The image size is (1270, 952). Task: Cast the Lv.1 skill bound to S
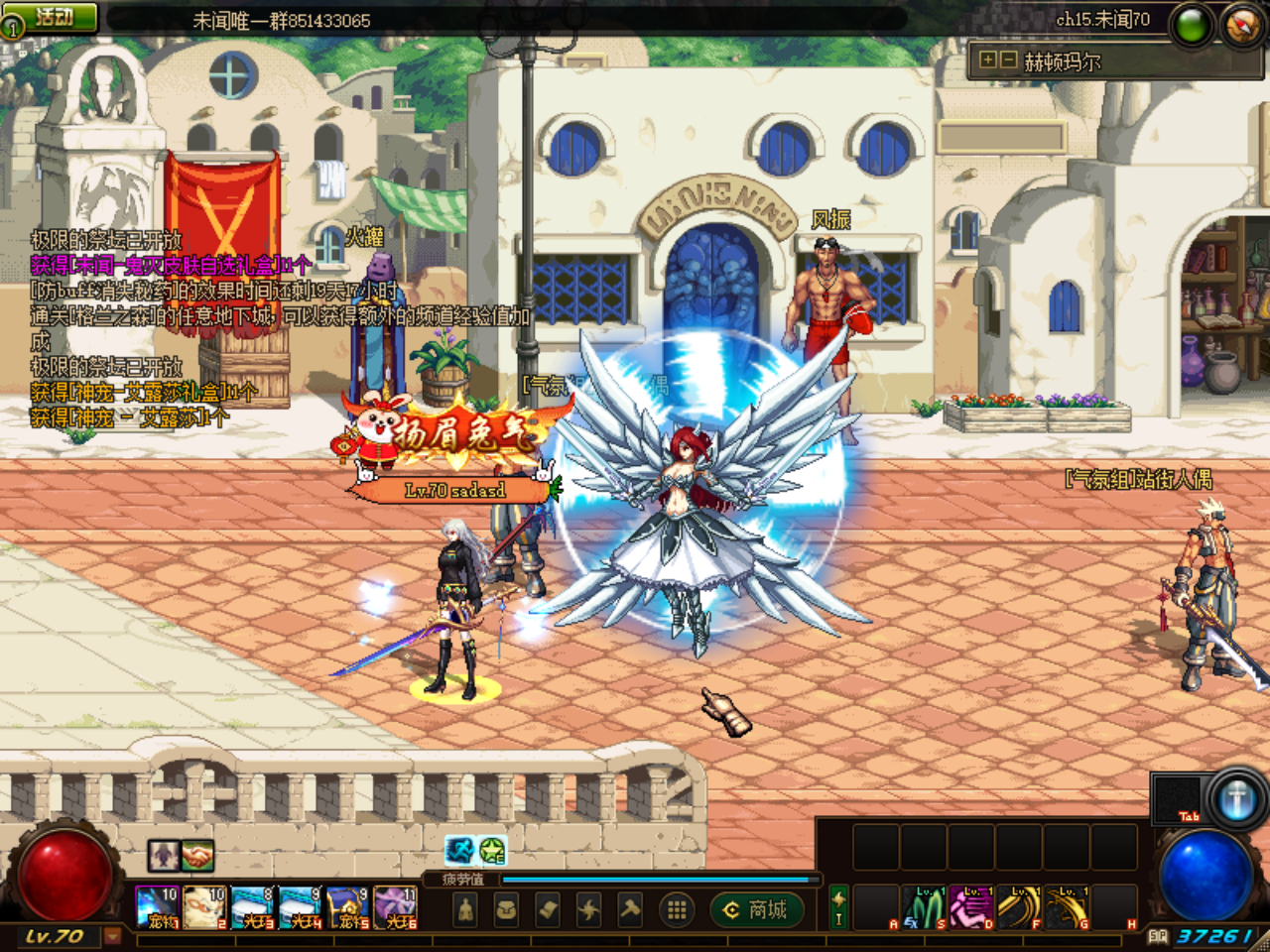(x=923, y=904)
